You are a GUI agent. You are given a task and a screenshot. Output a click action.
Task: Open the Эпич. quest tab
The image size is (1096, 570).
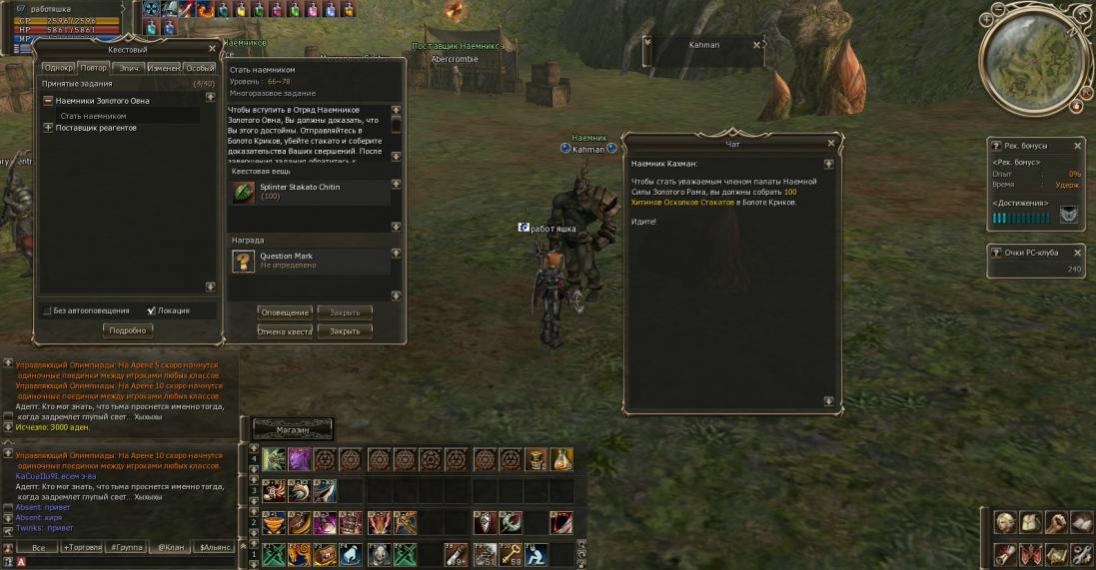pos(130,68)
